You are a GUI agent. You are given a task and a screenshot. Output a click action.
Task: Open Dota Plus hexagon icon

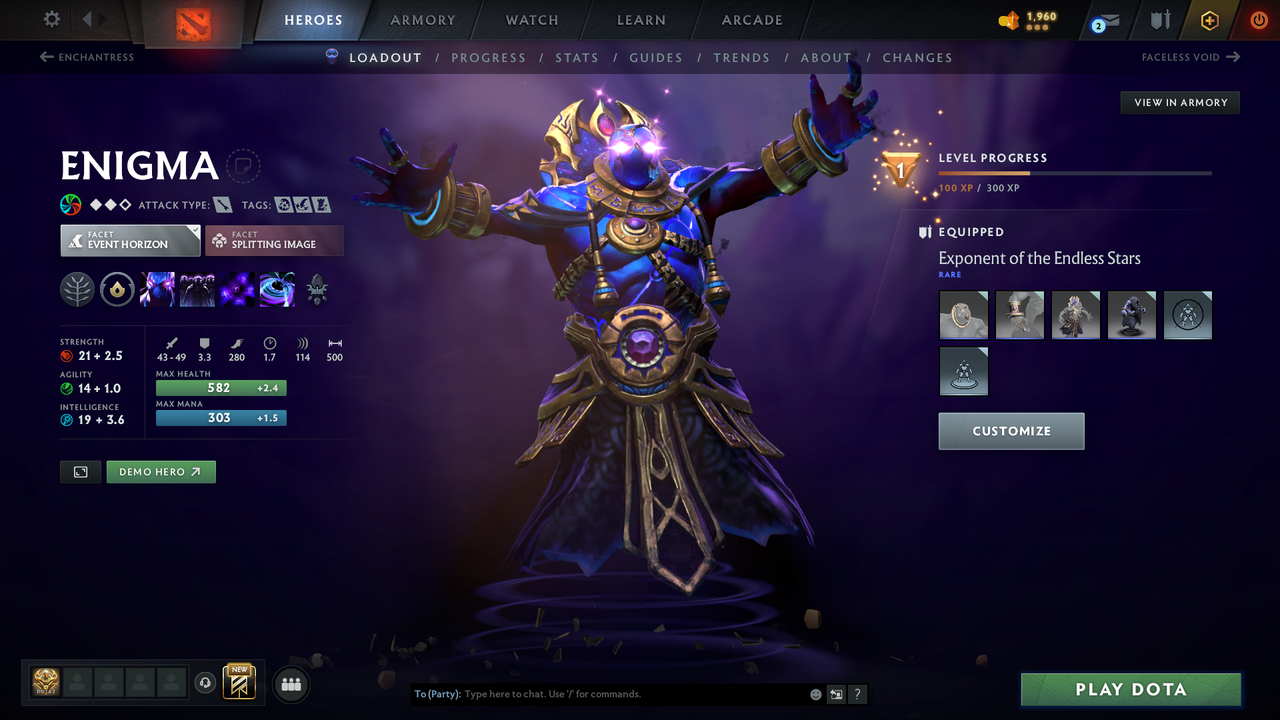click(x=1209, y=20)
